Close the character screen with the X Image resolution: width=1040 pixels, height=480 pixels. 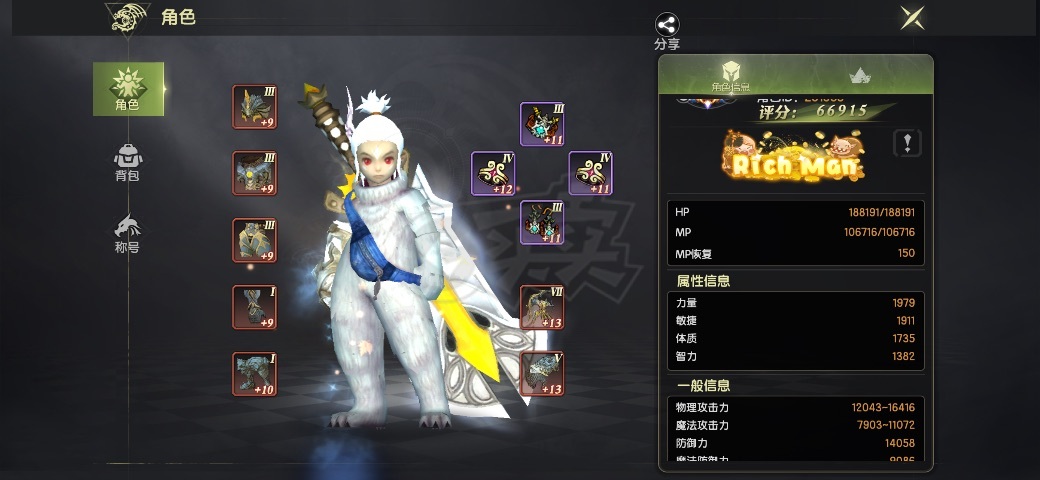[911, 18]
